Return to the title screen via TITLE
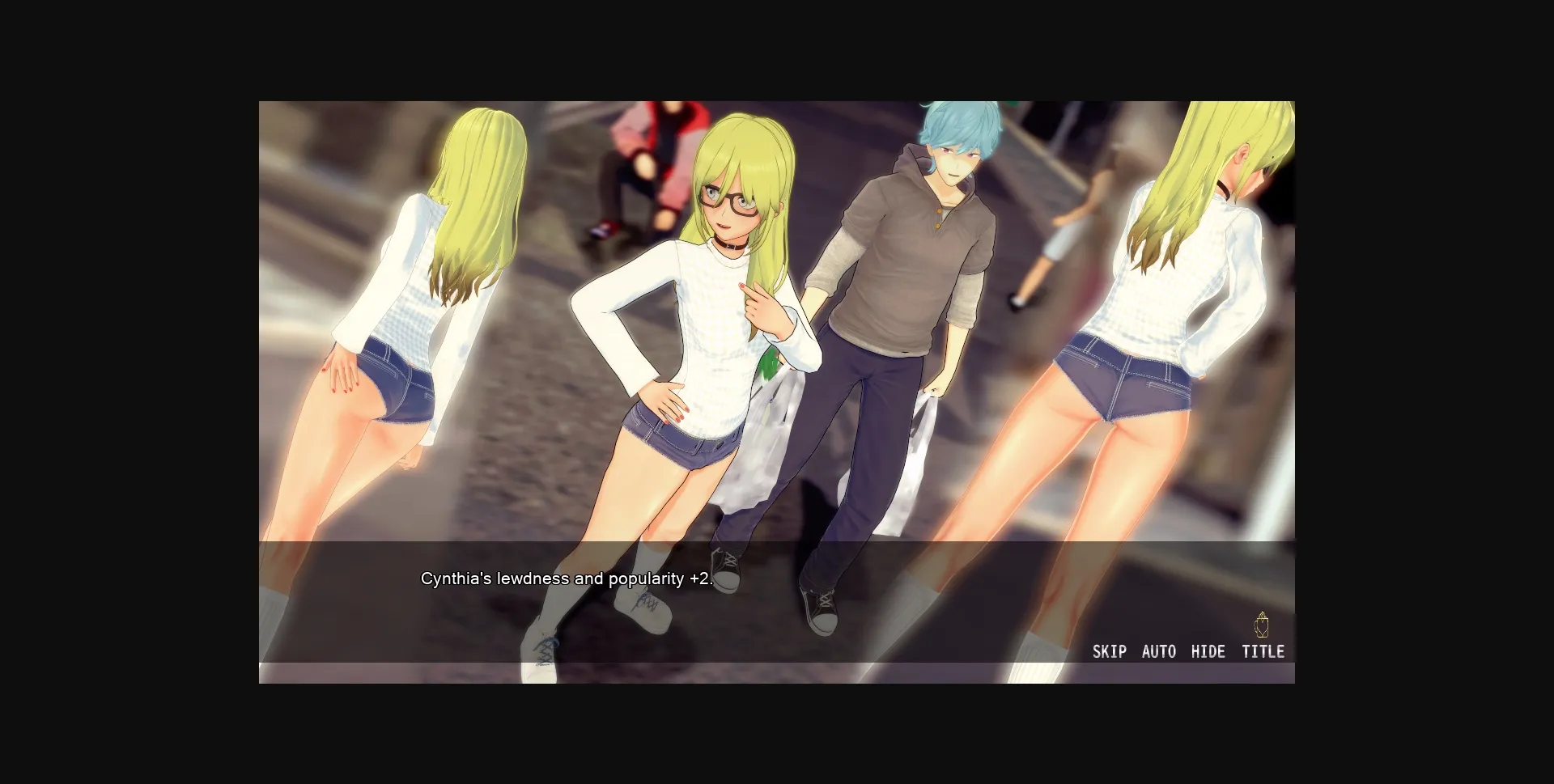Viewport: 1554px width, 784px height. coord(1263,651)
